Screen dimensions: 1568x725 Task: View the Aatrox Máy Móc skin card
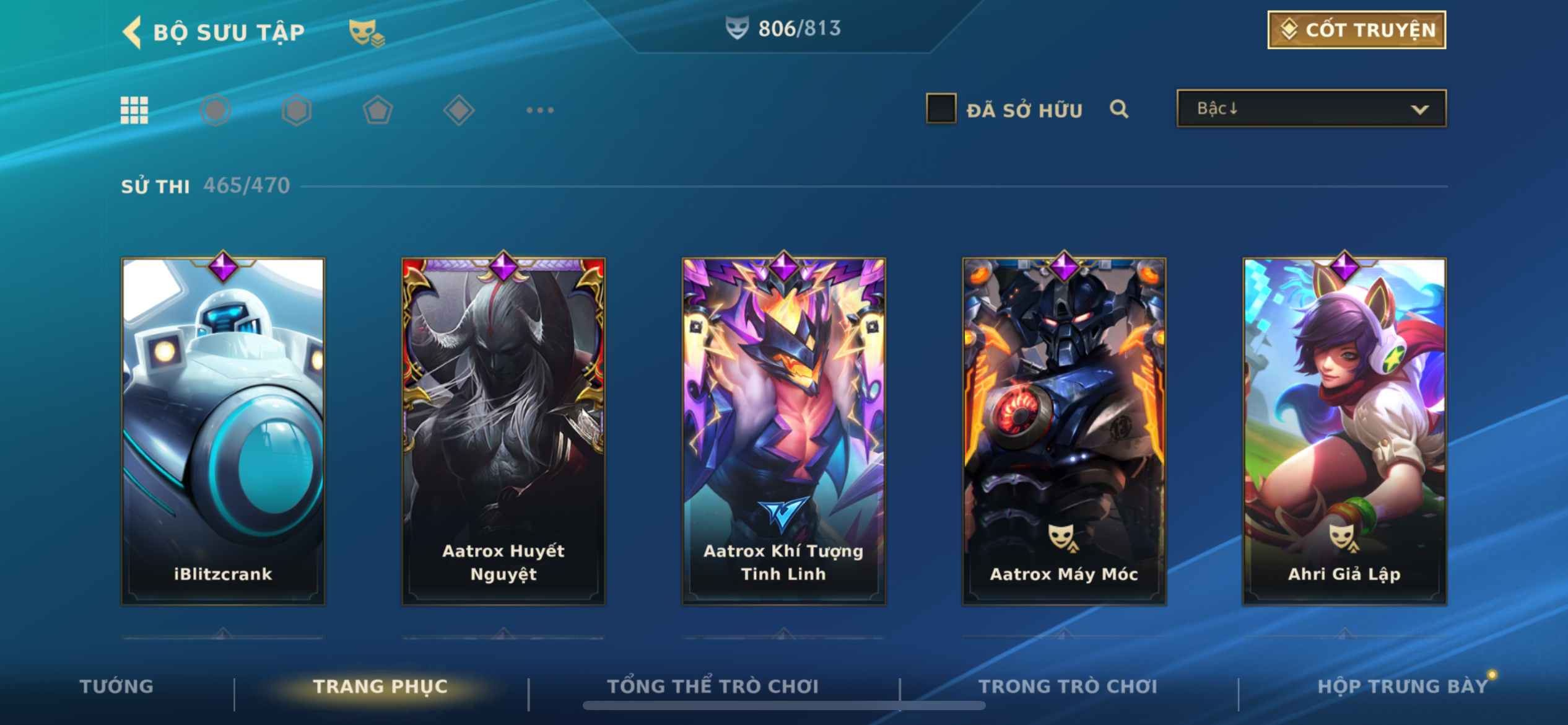[1064, 431]
